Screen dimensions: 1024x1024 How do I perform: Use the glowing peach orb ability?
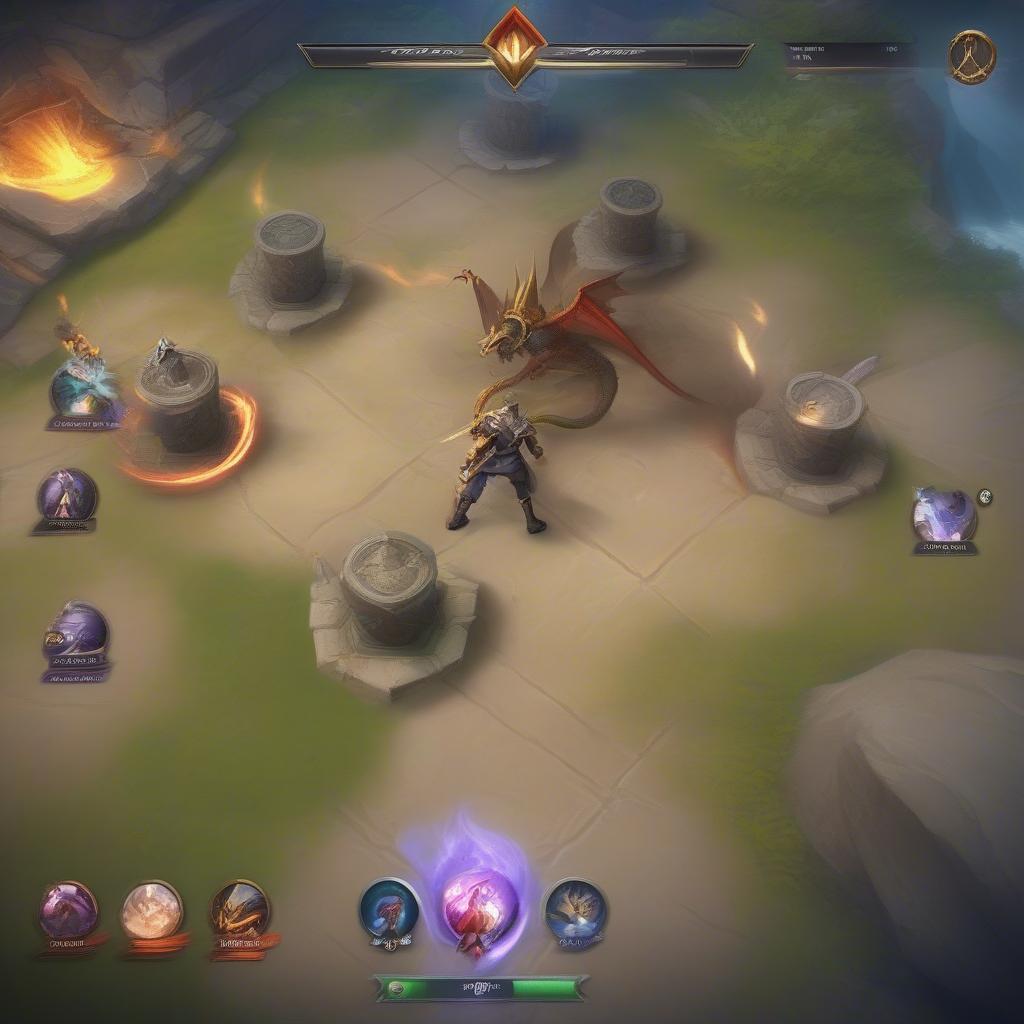tap(152, 910)
